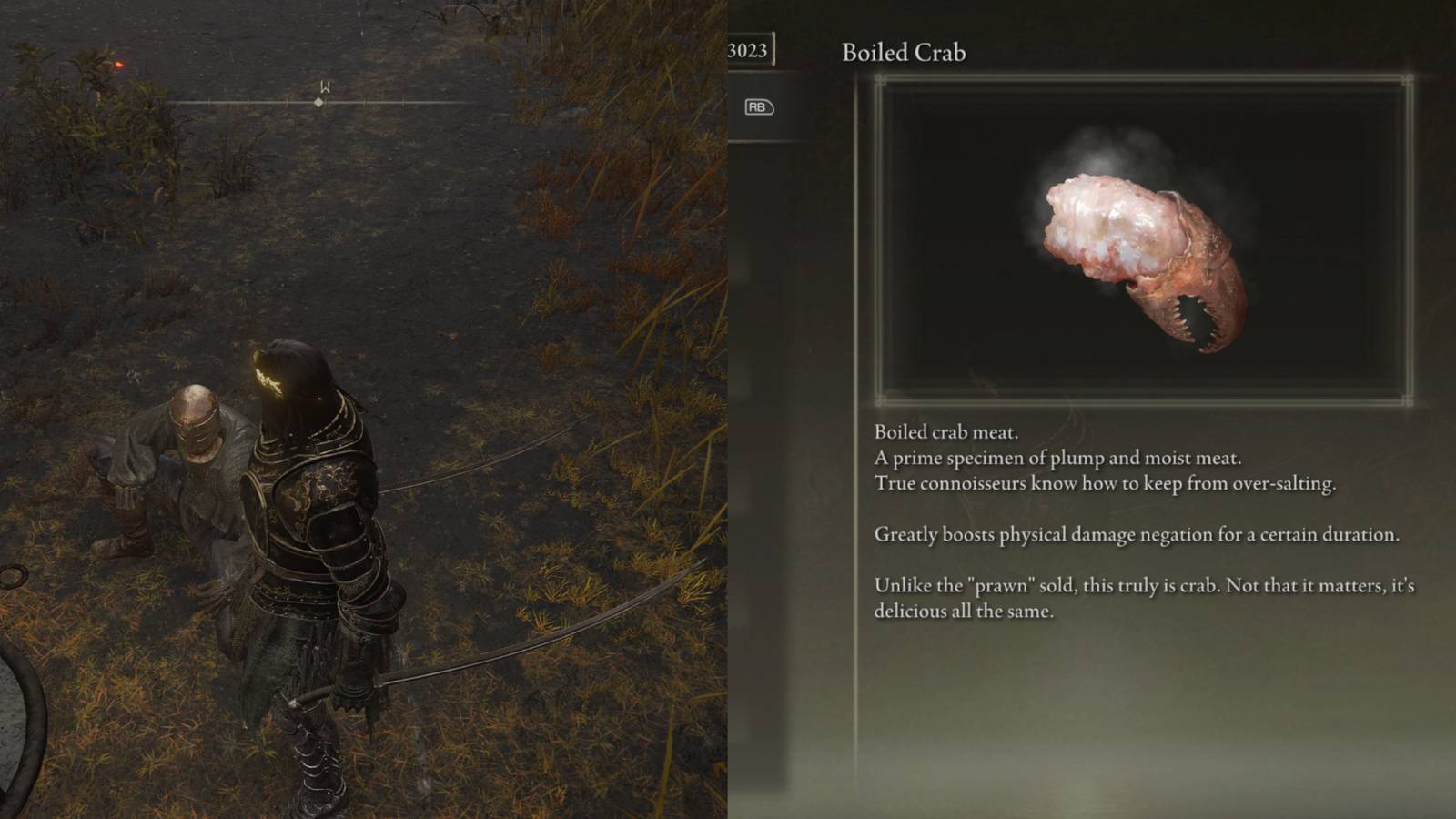The width and height of the screenshot is (1456, 819).
Task: Click the W direction marker on the compass
Action: pos(325,88)
